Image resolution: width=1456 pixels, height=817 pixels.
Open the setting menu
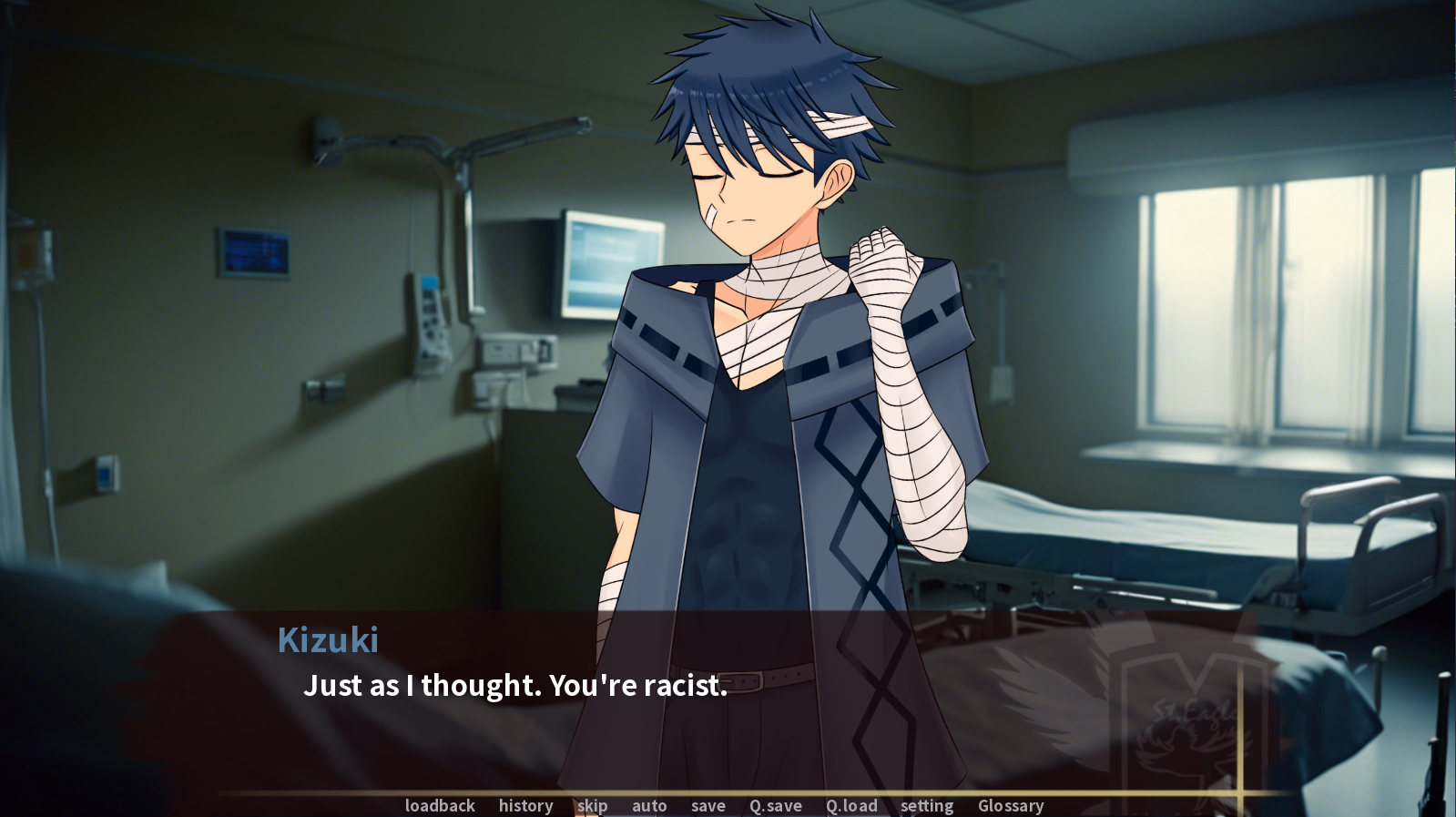tap(926, 806)
